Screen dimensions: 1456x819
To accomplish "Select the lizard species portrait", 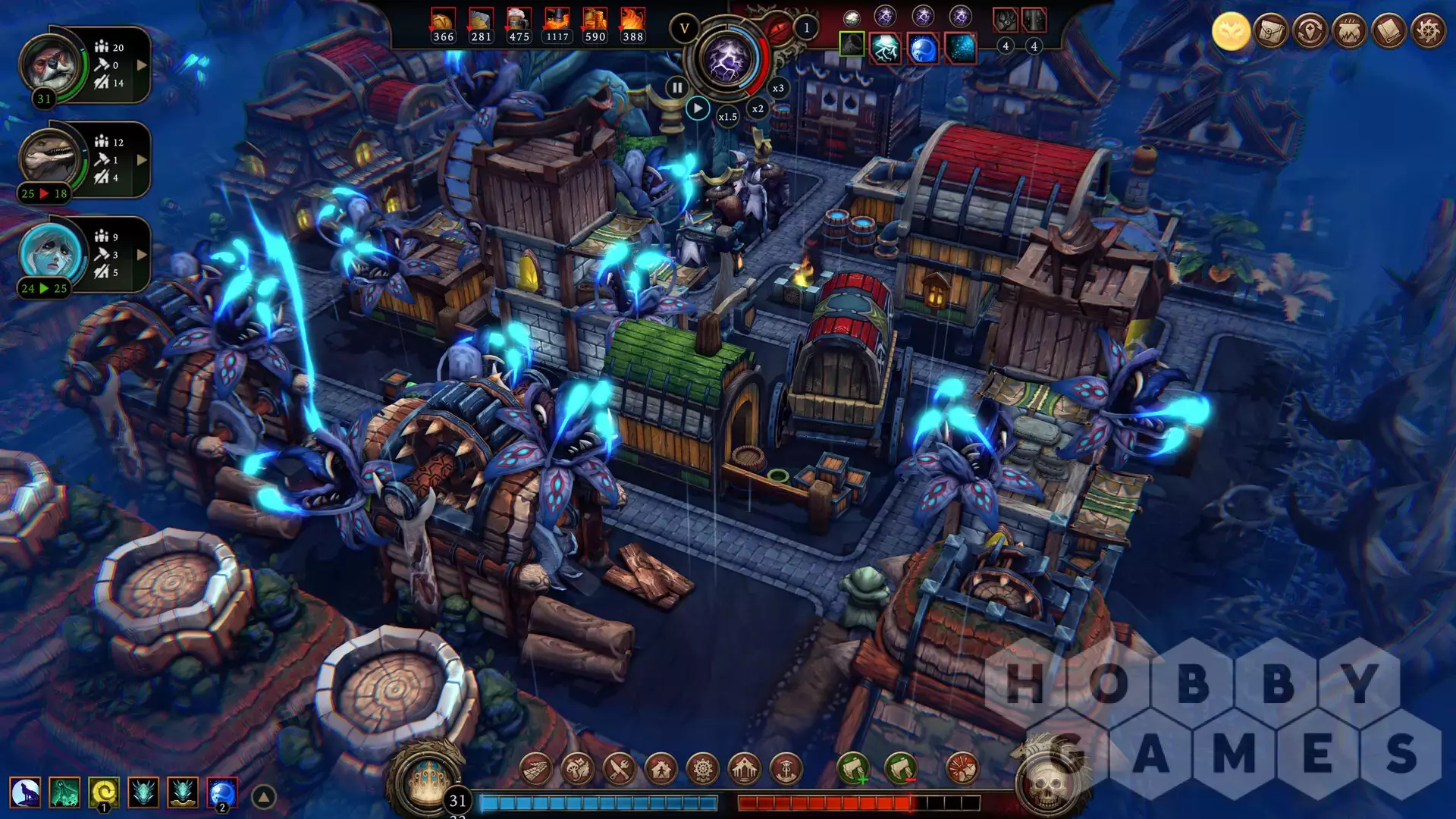I will (x=50, y=158).
